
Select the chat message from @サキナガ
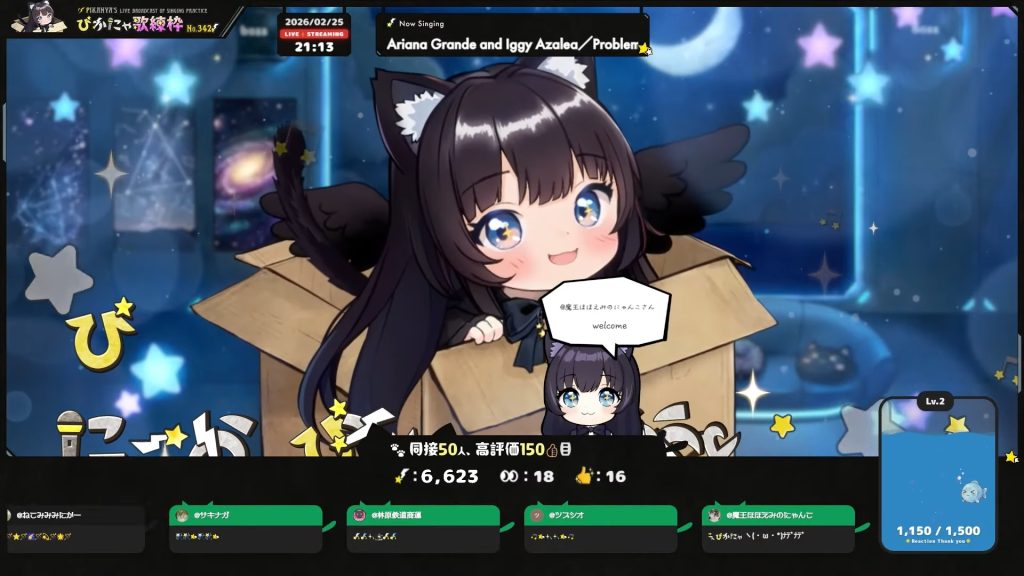click(244, 528)
